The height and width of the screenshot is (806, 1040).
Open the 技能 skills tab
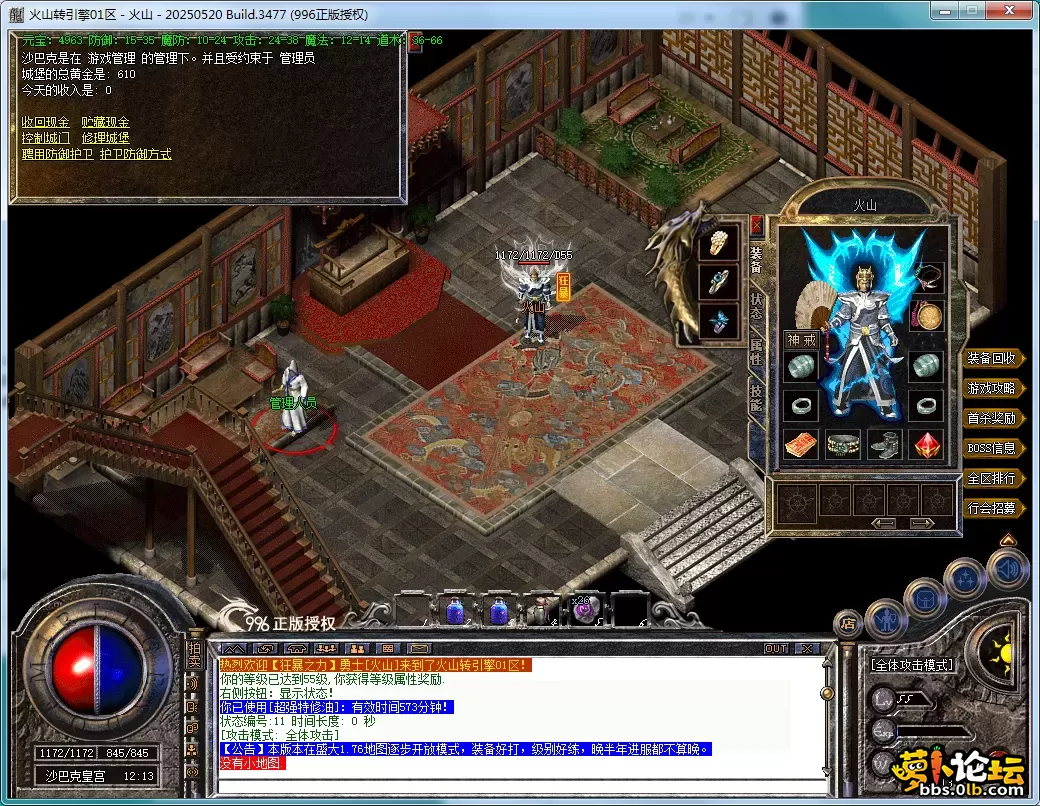[756, 399]
